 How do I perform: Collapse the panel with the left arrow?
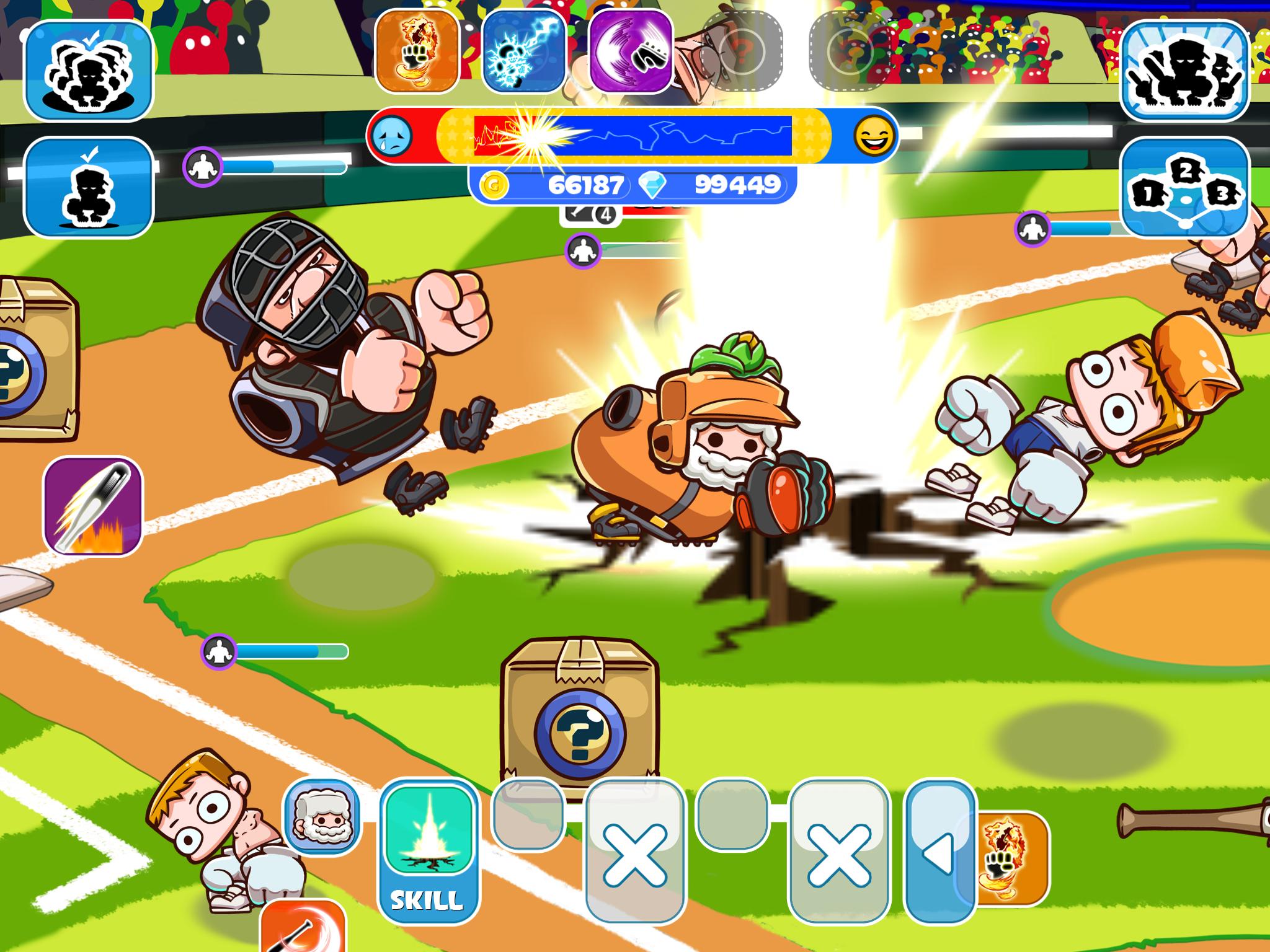(x=939, y=851)
